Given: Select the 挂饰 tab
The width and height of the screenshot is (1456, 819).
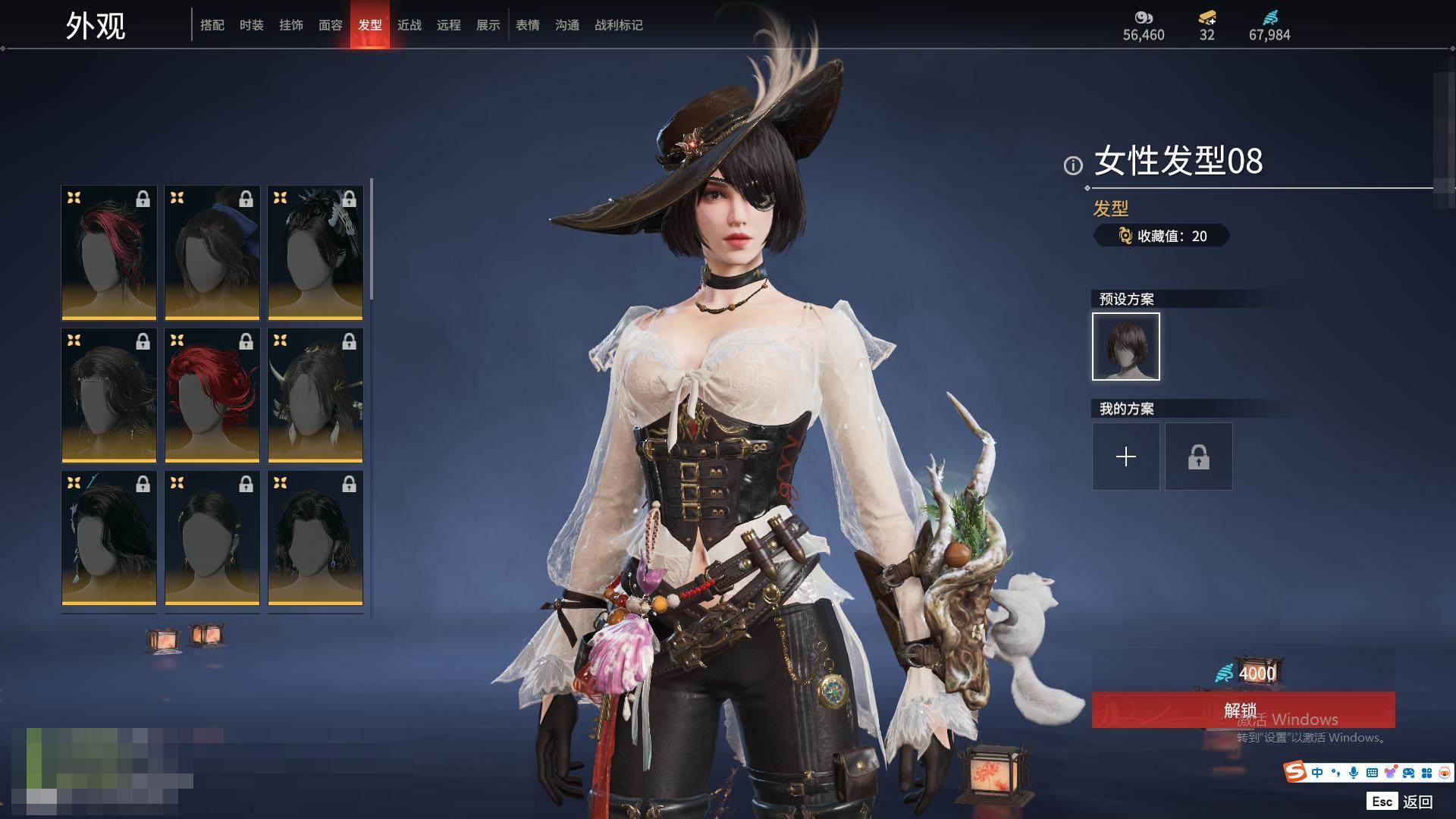Looking at the screenshot, I should point(291,25).
